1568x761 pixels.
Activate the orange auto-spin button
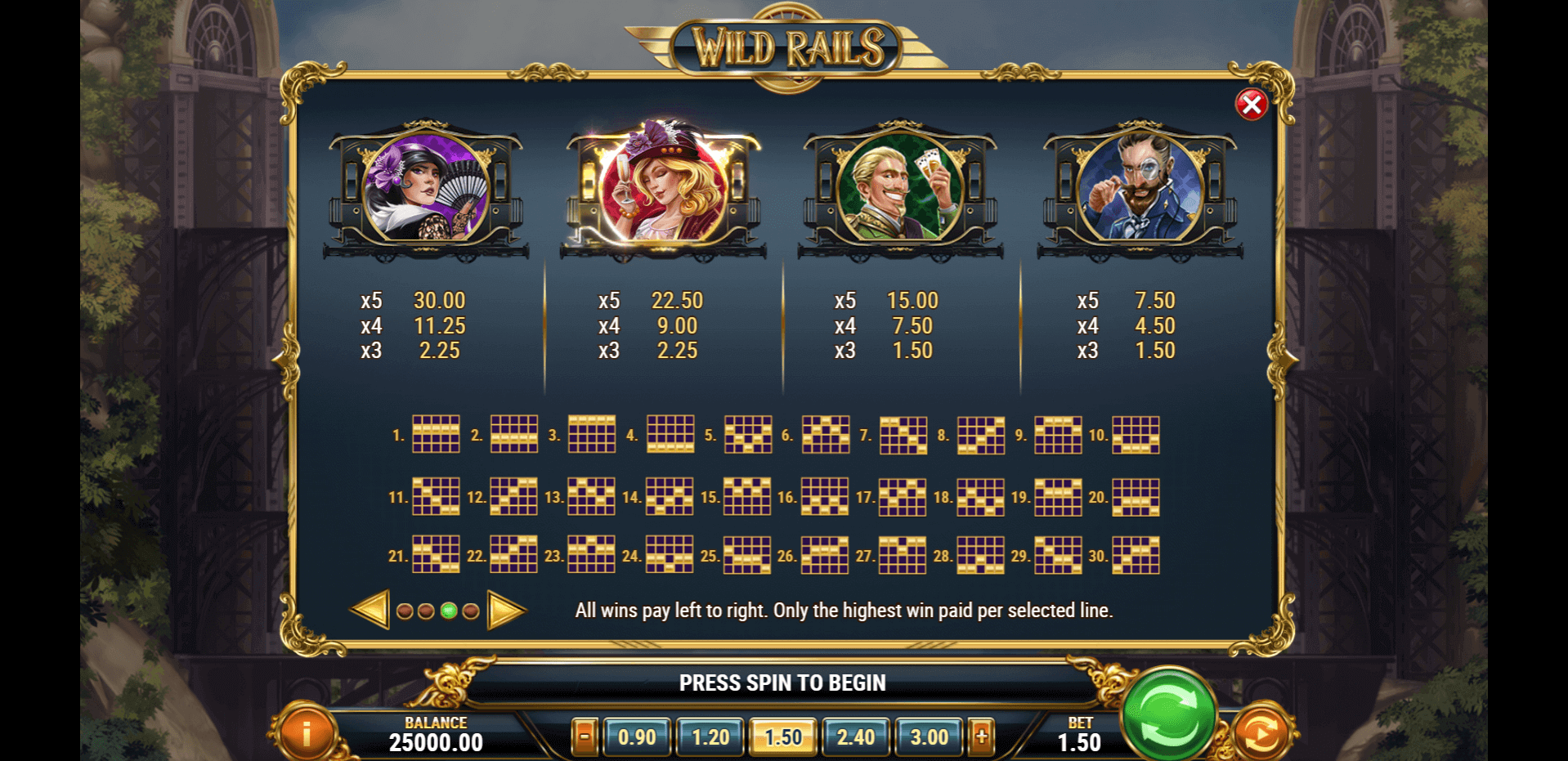[1261, 733]
